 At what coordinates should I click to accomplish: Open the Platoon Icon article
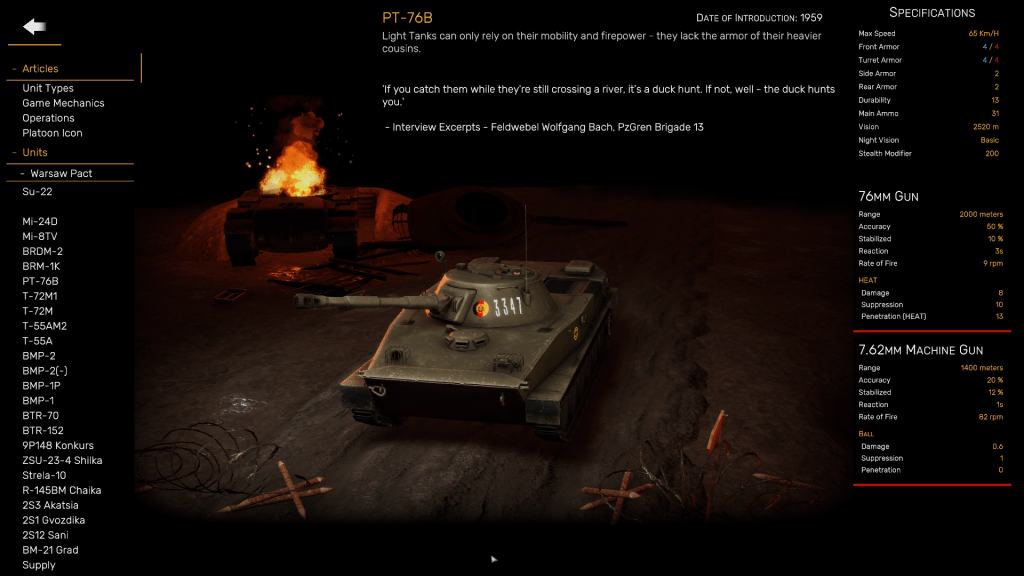point(52,133)
